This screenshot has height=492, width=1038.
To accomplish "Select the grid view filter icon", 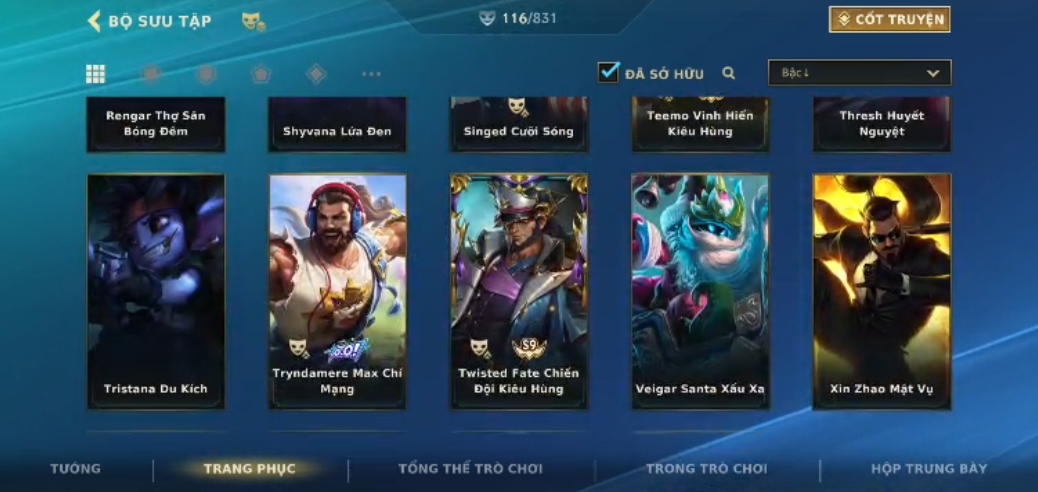I will (x=96, y=74).
